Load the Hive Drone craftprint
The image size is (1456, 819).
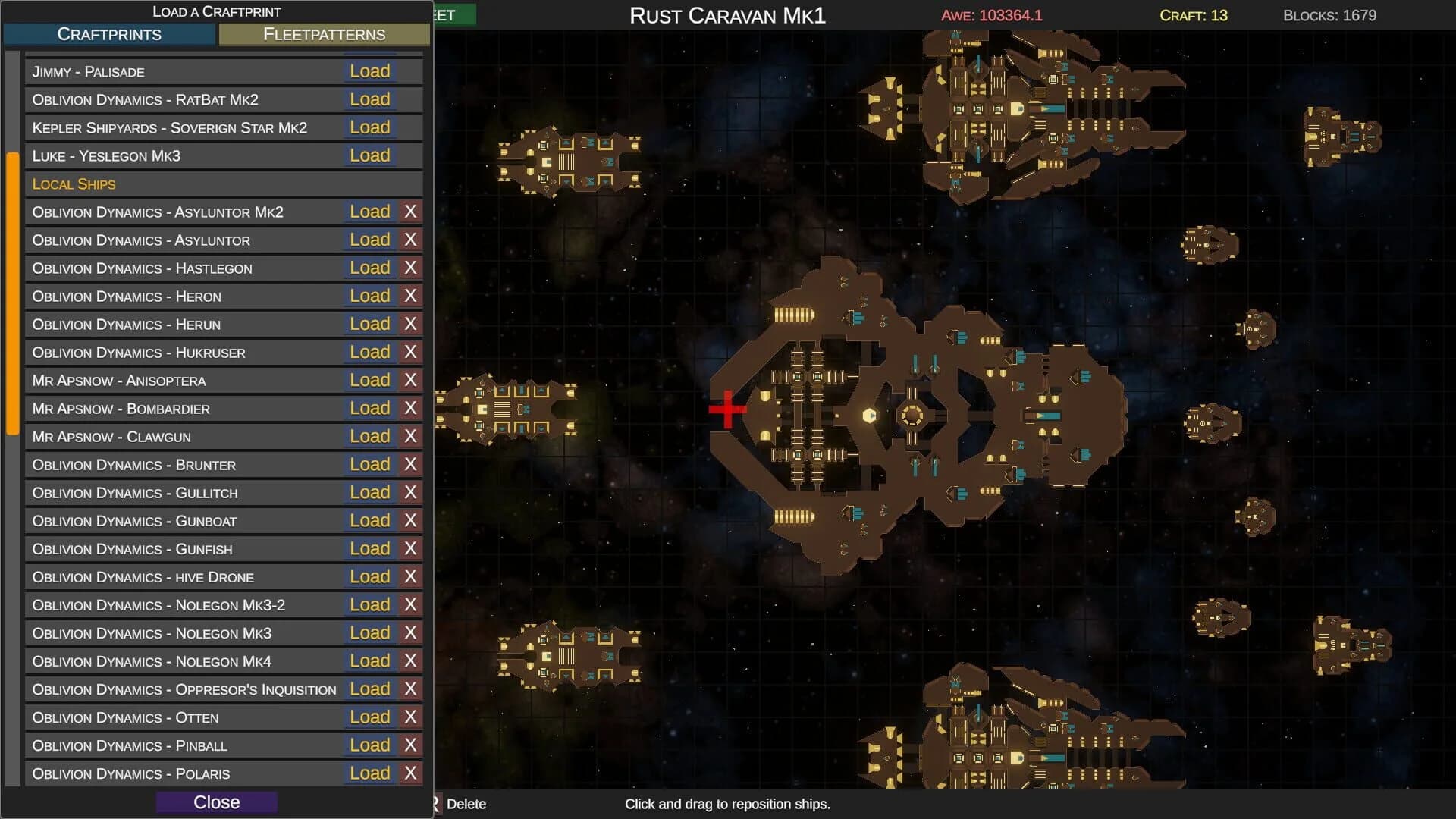coord(370,576)
